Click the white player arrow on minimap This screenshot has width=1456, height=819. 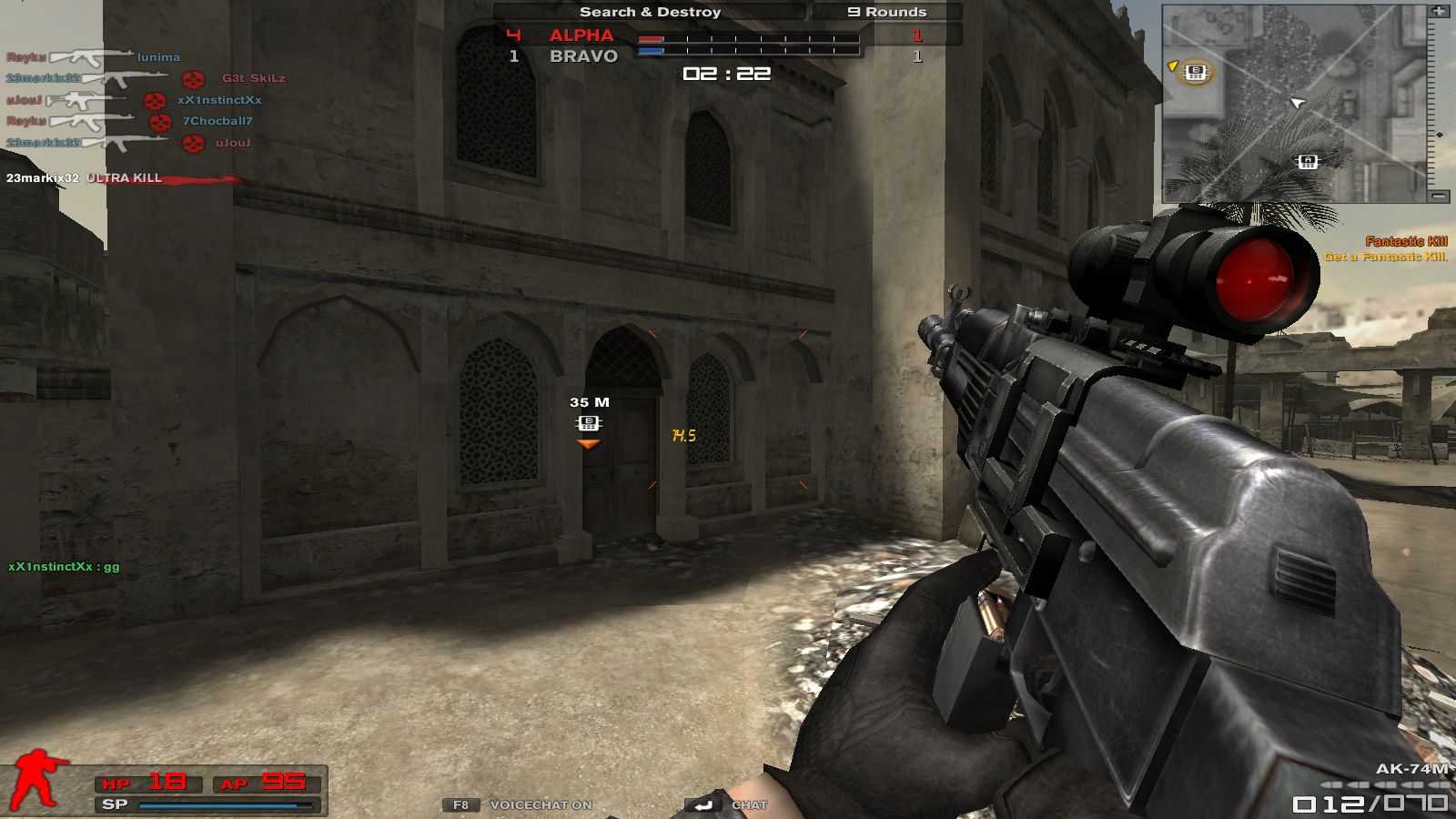click(1297, 102)
